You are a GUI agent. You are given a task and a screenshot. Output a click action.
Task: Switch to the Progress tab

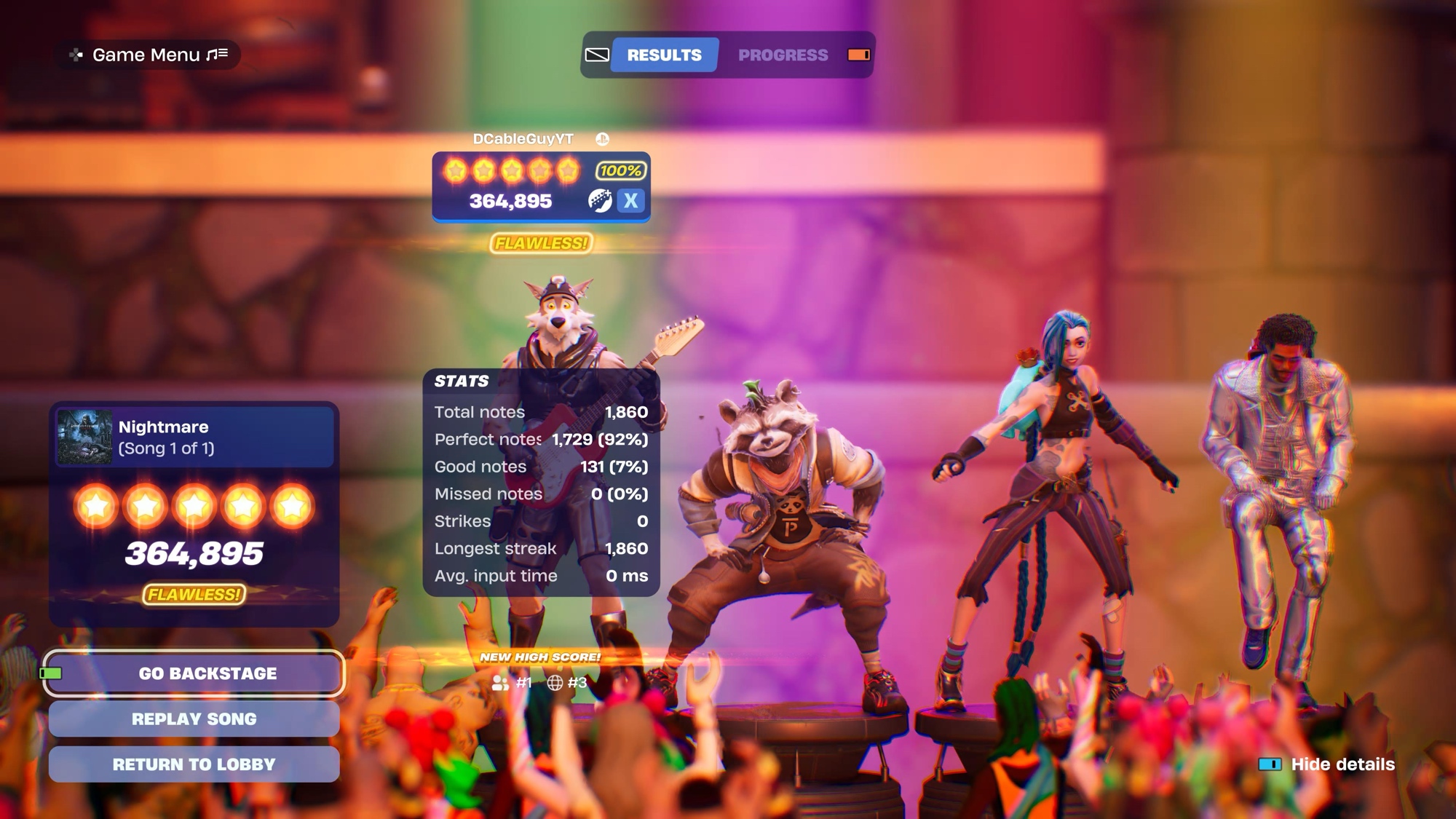click(783, 55)
